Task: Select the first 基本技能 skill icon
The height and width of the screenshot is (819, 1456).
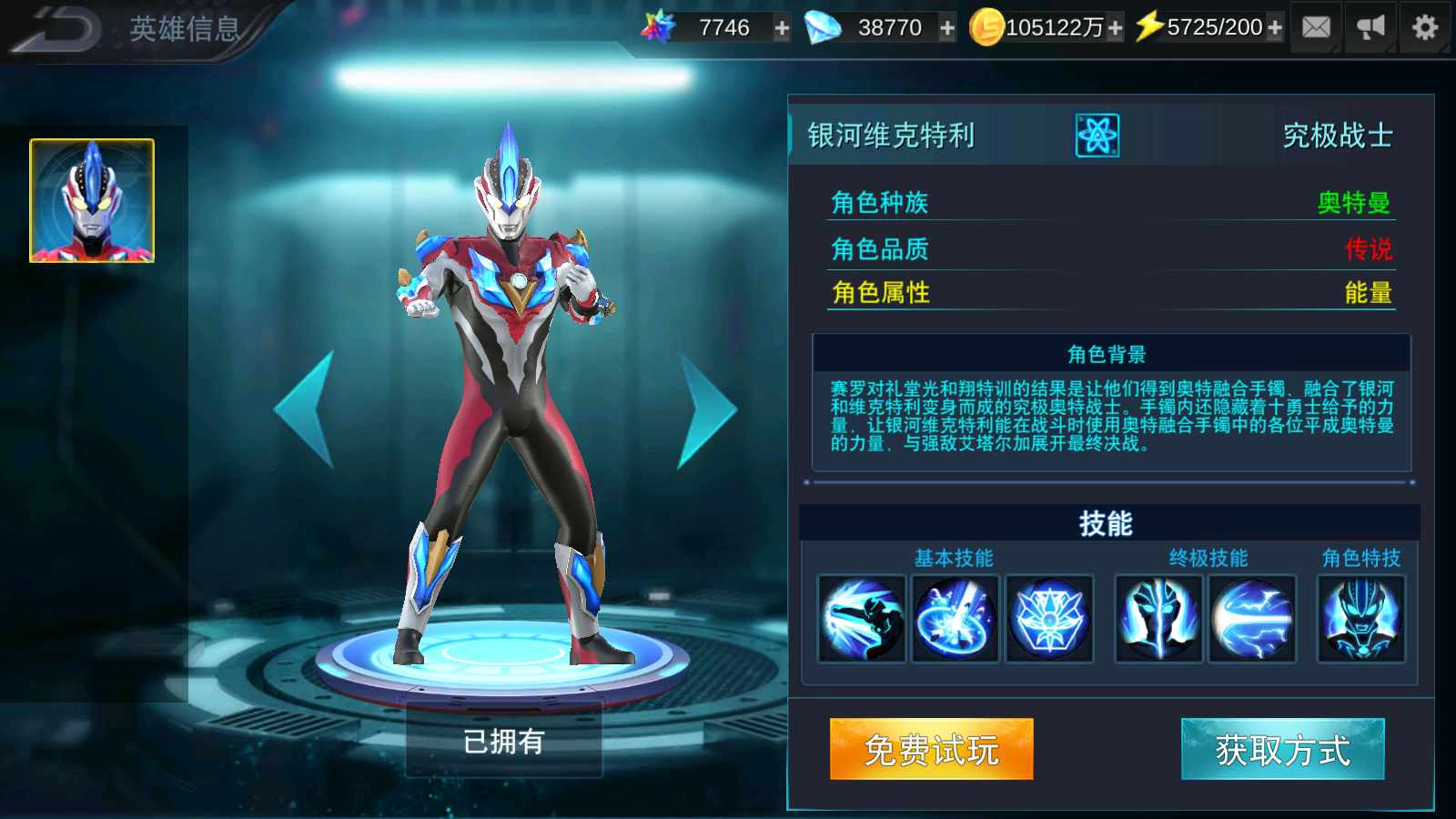Action: coord(861,620)
